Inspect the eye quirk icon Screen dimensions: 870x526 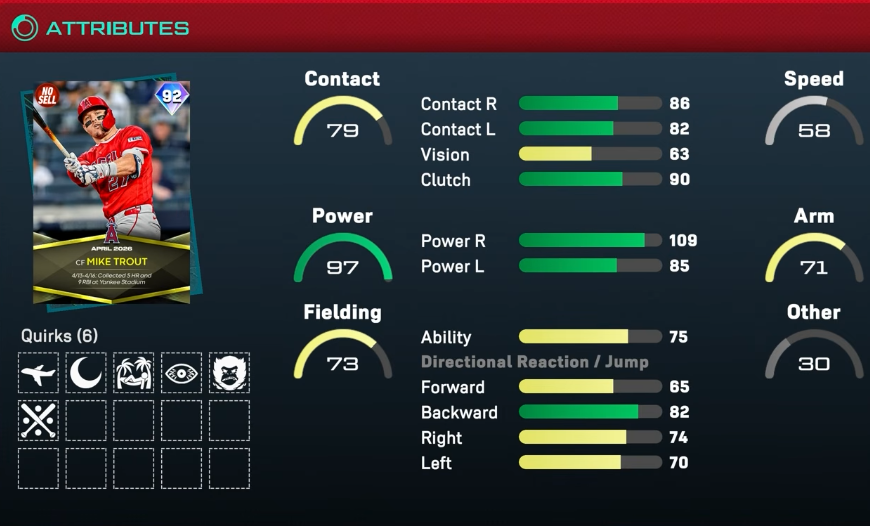pos(181,373)
